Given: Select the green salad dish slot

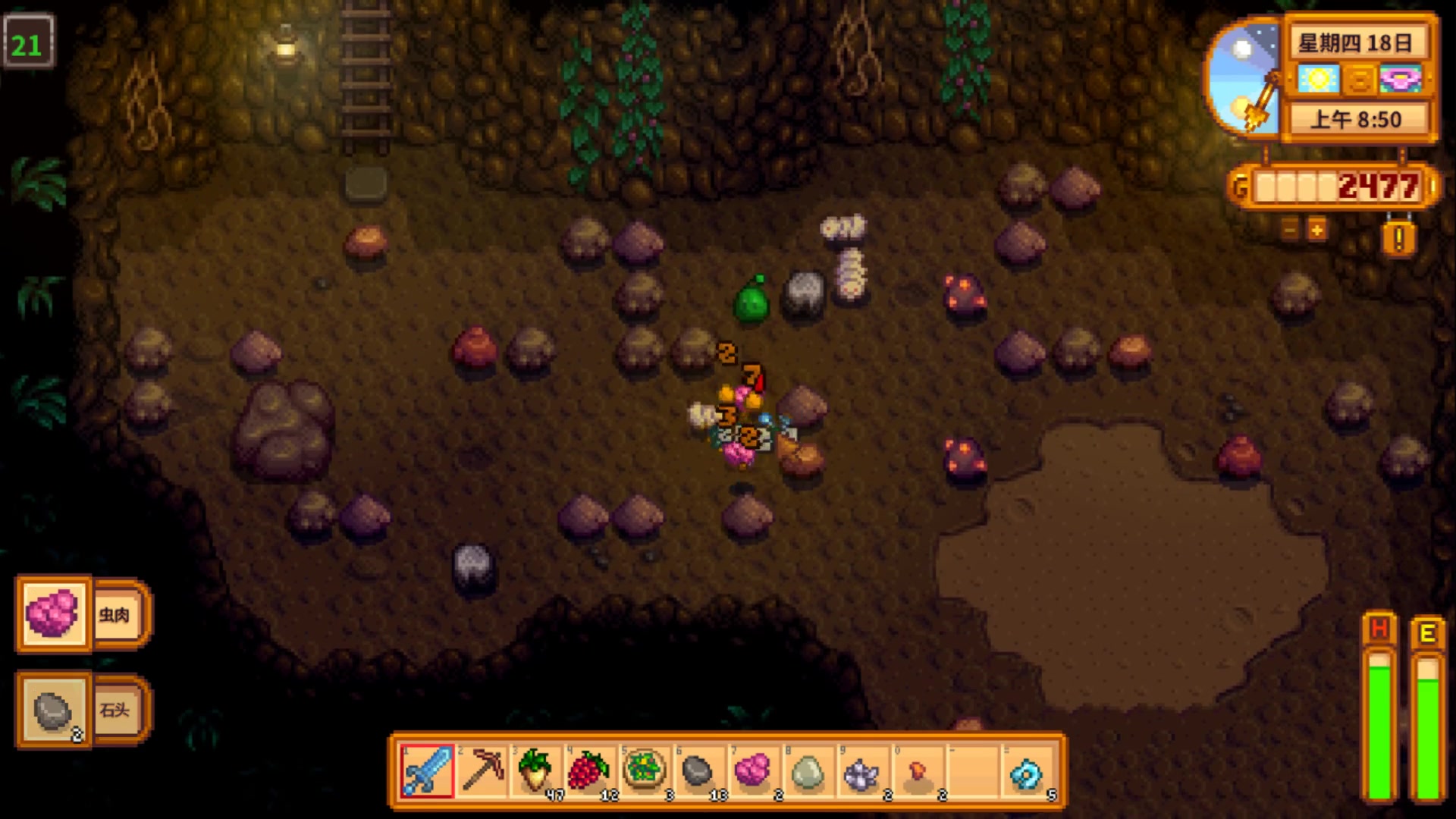Looking at the screenshot, I should click(x=645, y=771).
